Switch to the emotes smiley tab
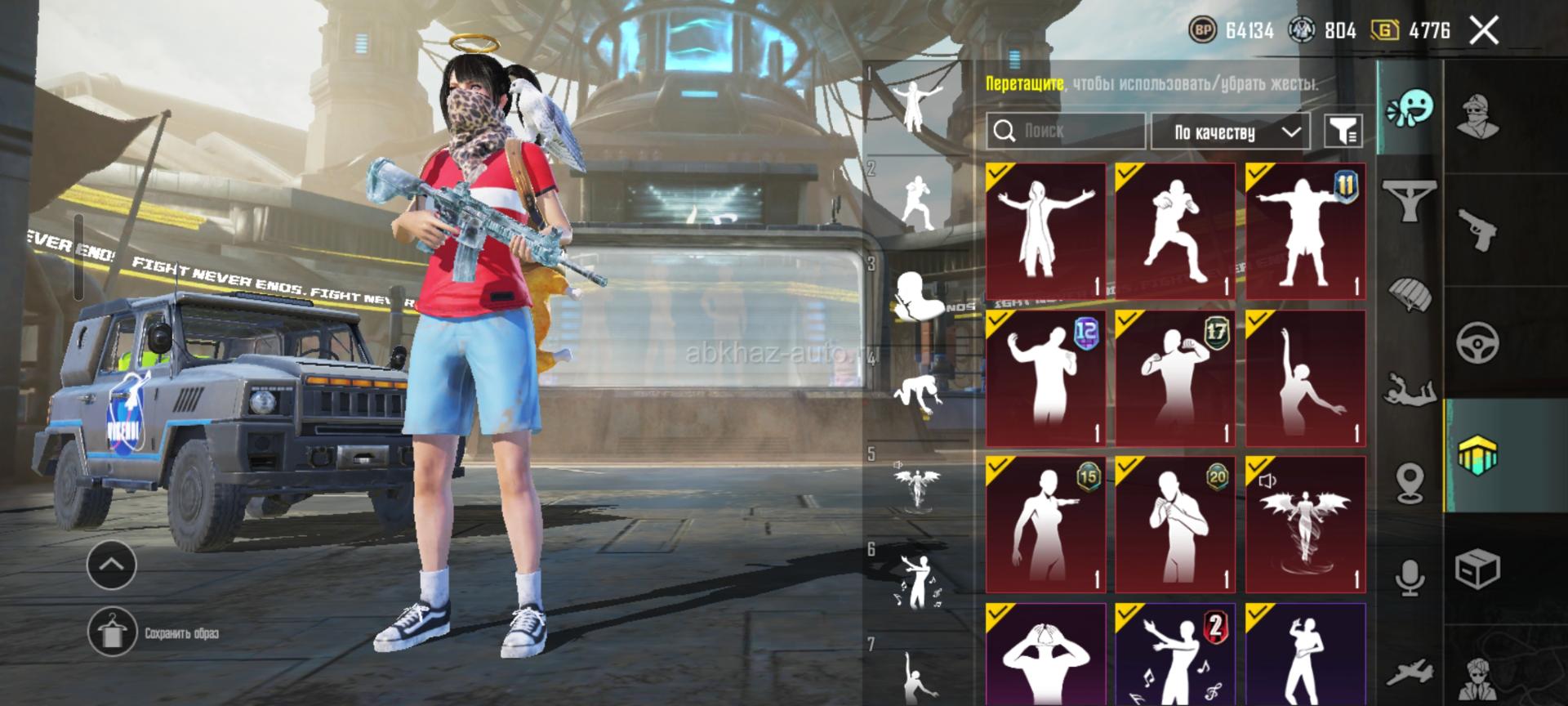 (x=1410, y=109)
